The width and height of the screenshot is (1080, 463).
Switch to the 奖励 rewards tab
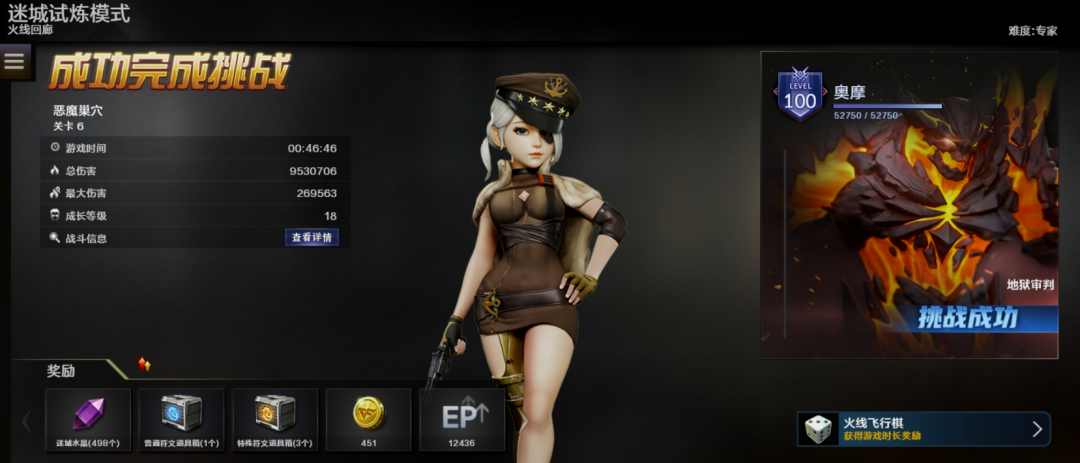(62, 371)
